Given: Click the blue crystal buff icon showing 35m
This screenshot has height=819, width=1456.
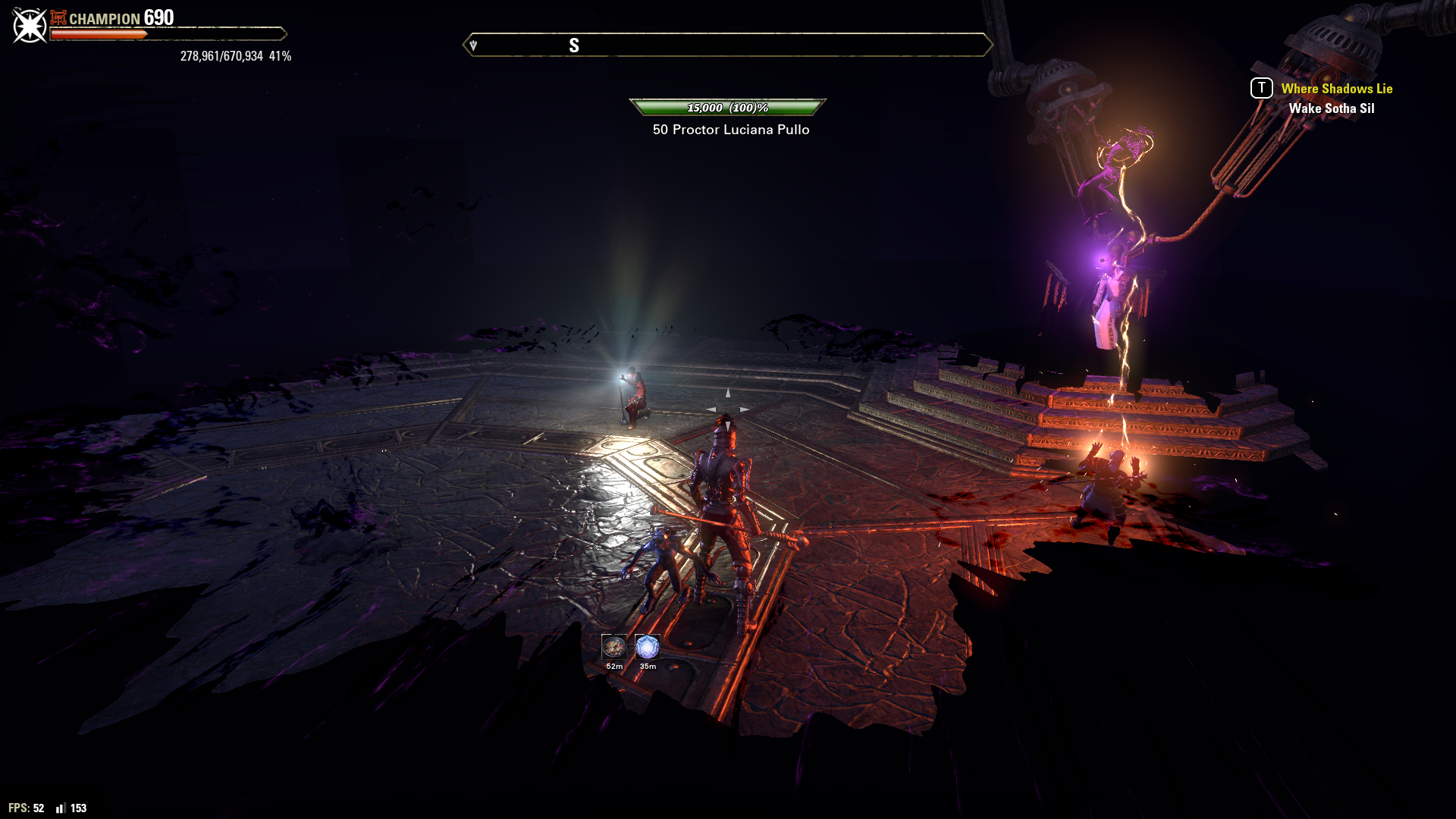Looking at the screenshot, I should 648,647.
